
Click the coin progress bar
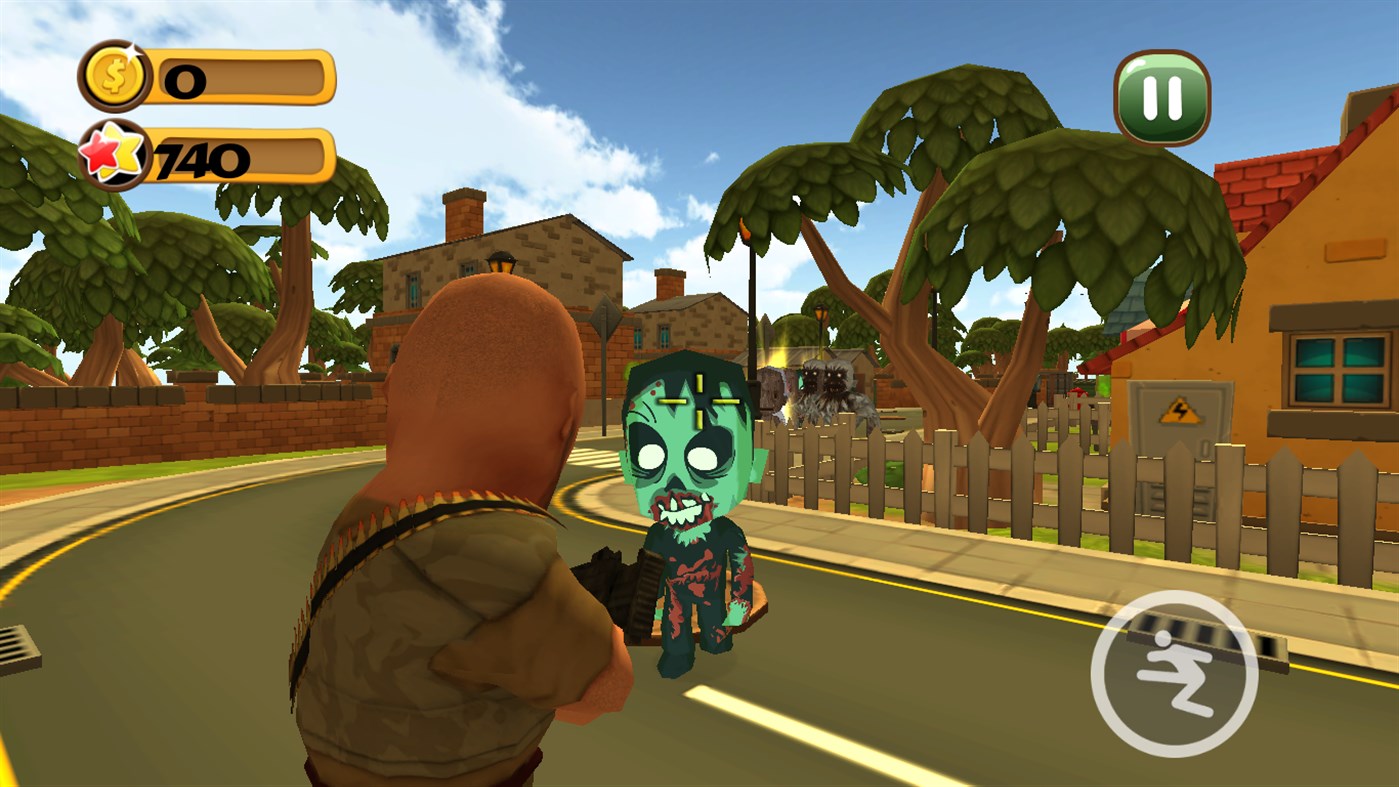coord(240,75)
